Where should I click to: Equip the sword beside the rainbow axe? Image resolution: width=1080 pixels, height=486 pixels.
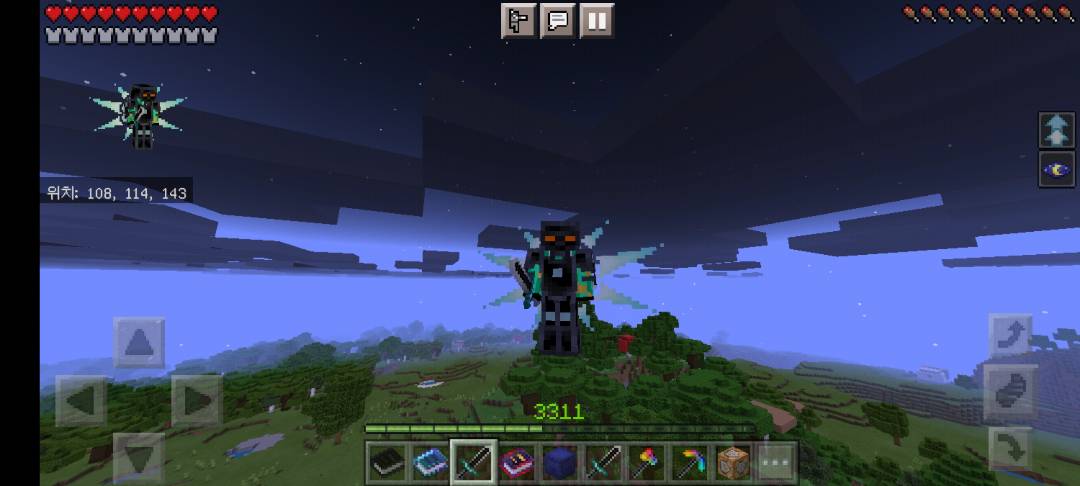603,463
